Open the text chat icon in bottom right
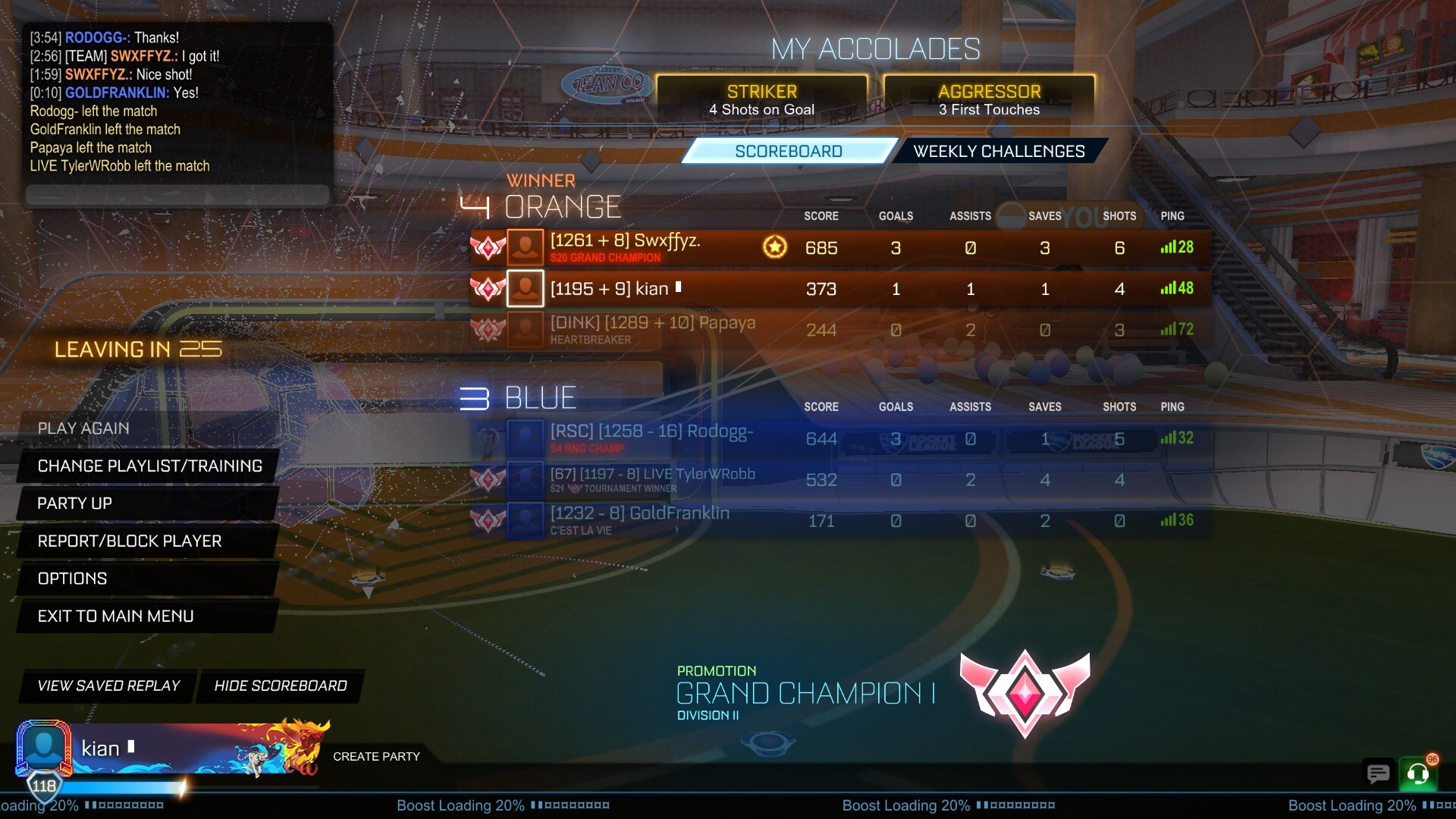 tap(1378, 774)
